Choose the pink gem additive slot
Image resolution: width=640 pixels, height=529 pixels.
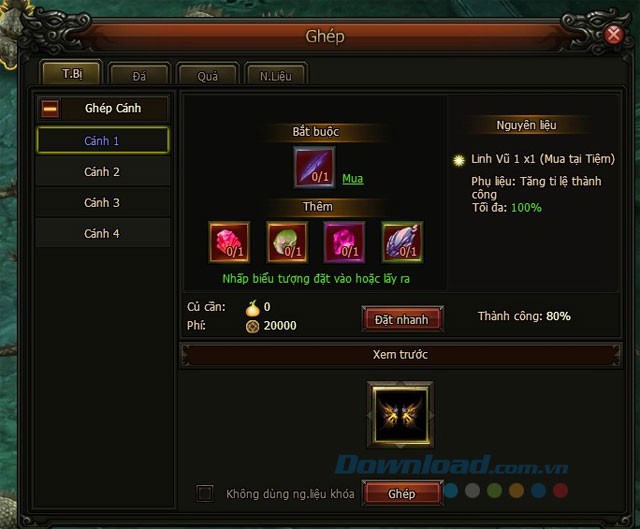pos(344,242)
